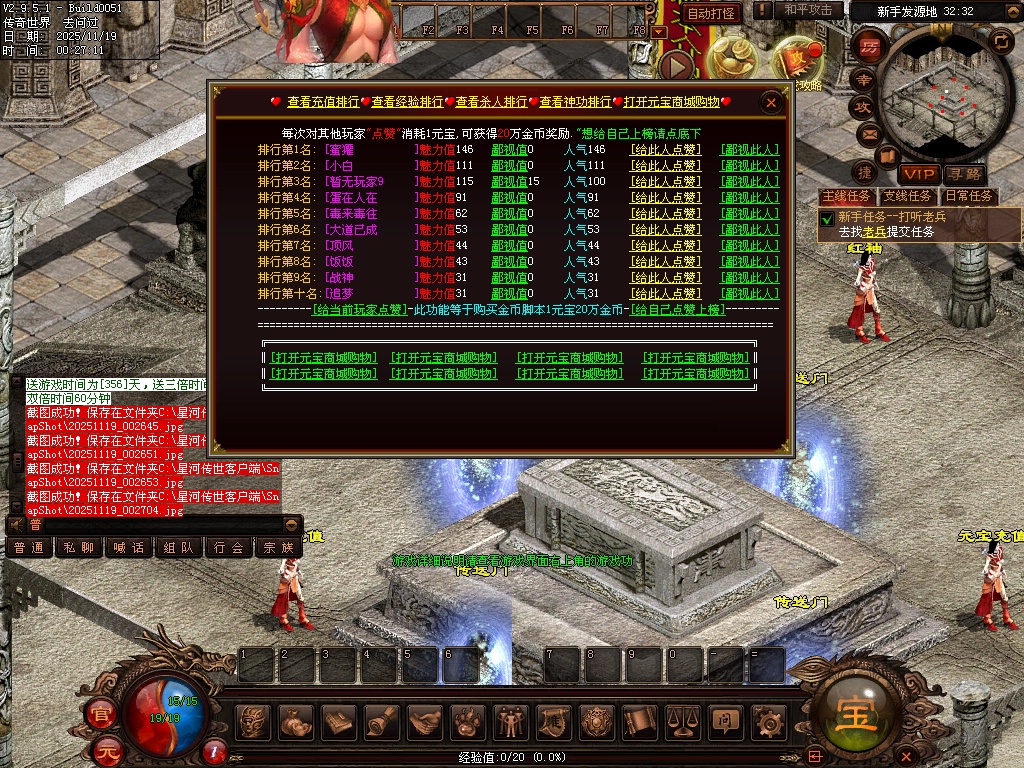Open the VIP panel
The width and height of the screenshot is (1024, 768).
click(916, 175)
